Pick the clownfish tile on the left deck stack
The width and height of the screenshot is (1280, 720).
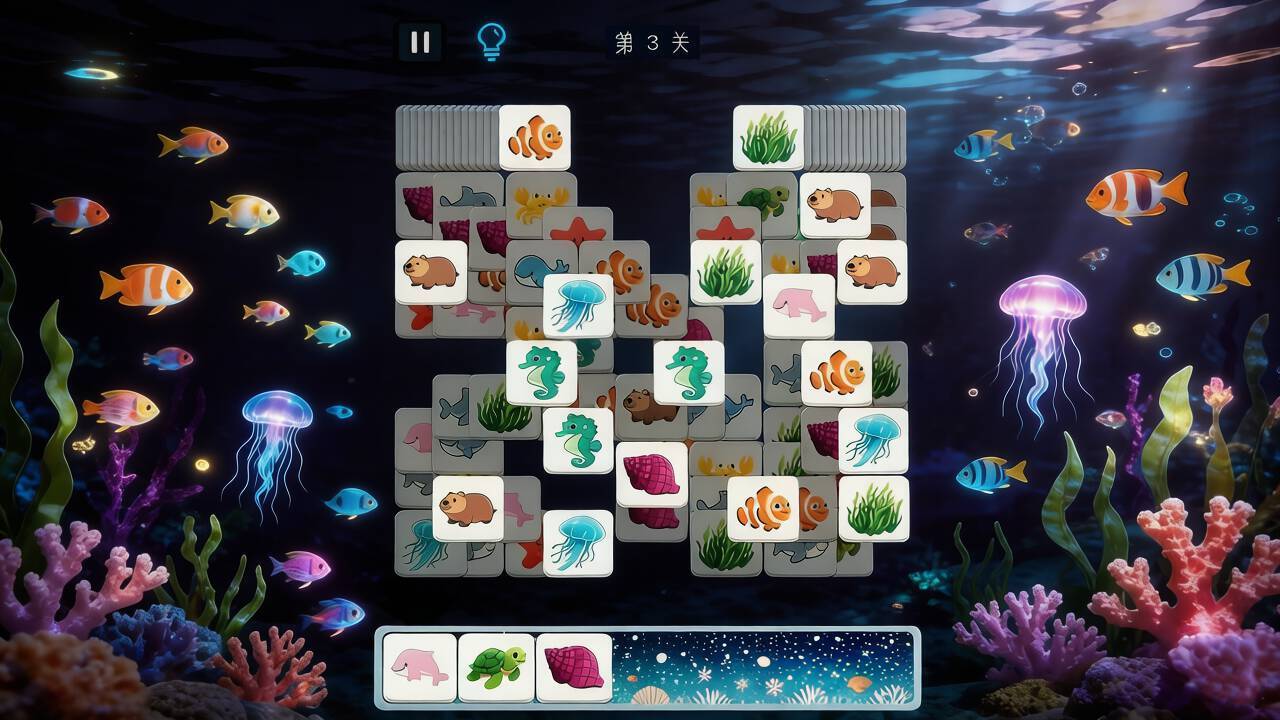[x=535, y=138]
